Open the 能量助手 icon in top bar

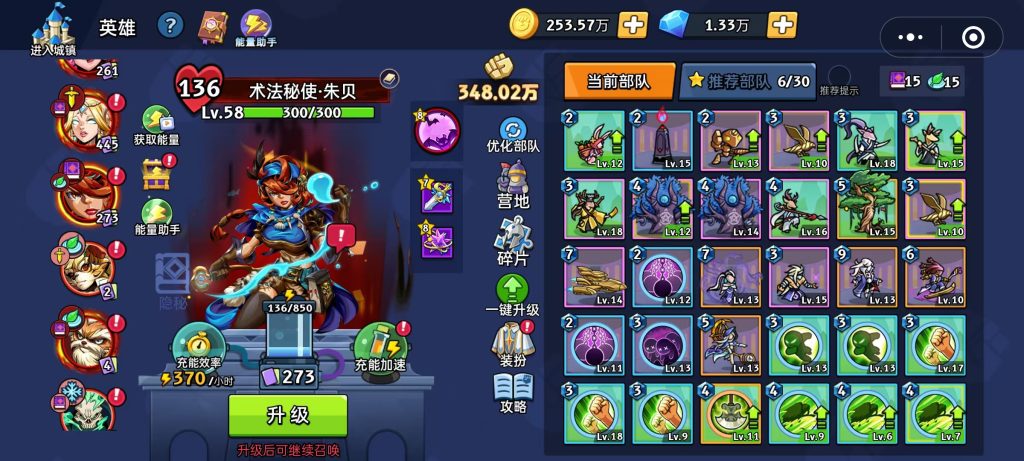click(257, 27)
